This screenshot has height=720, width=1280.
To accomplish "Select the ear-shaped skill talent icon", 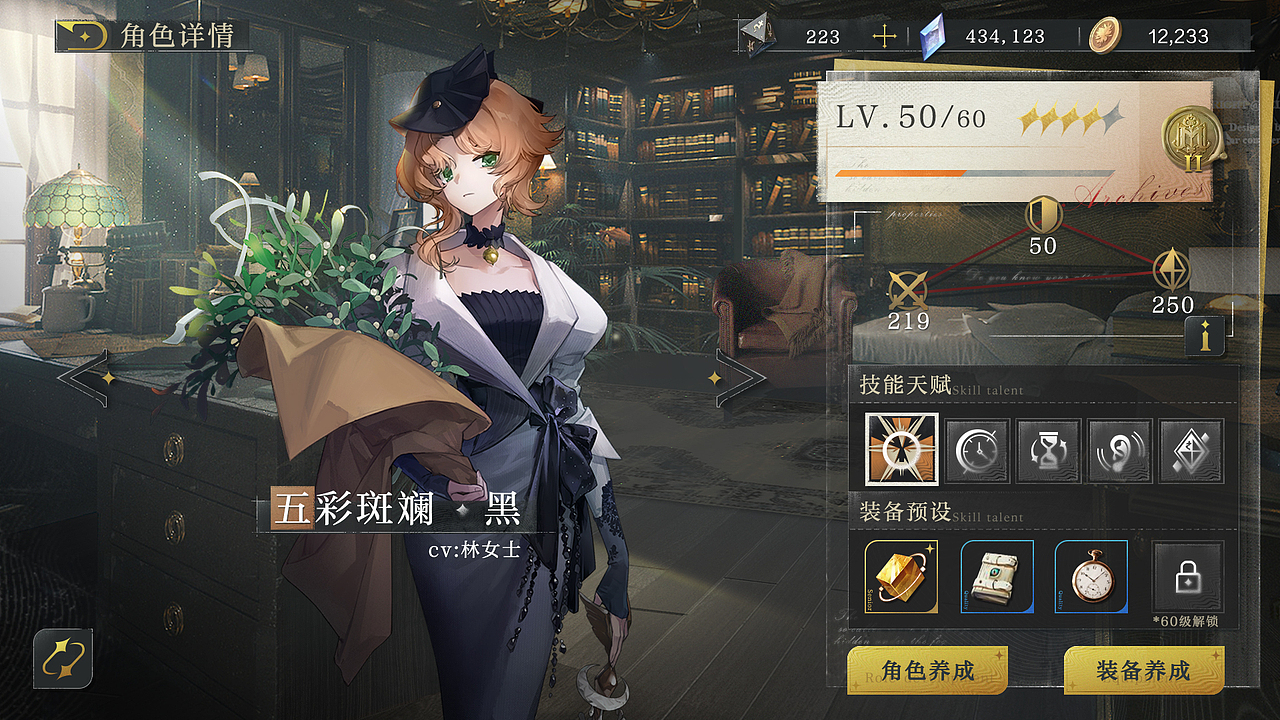I will (1119, 450).
